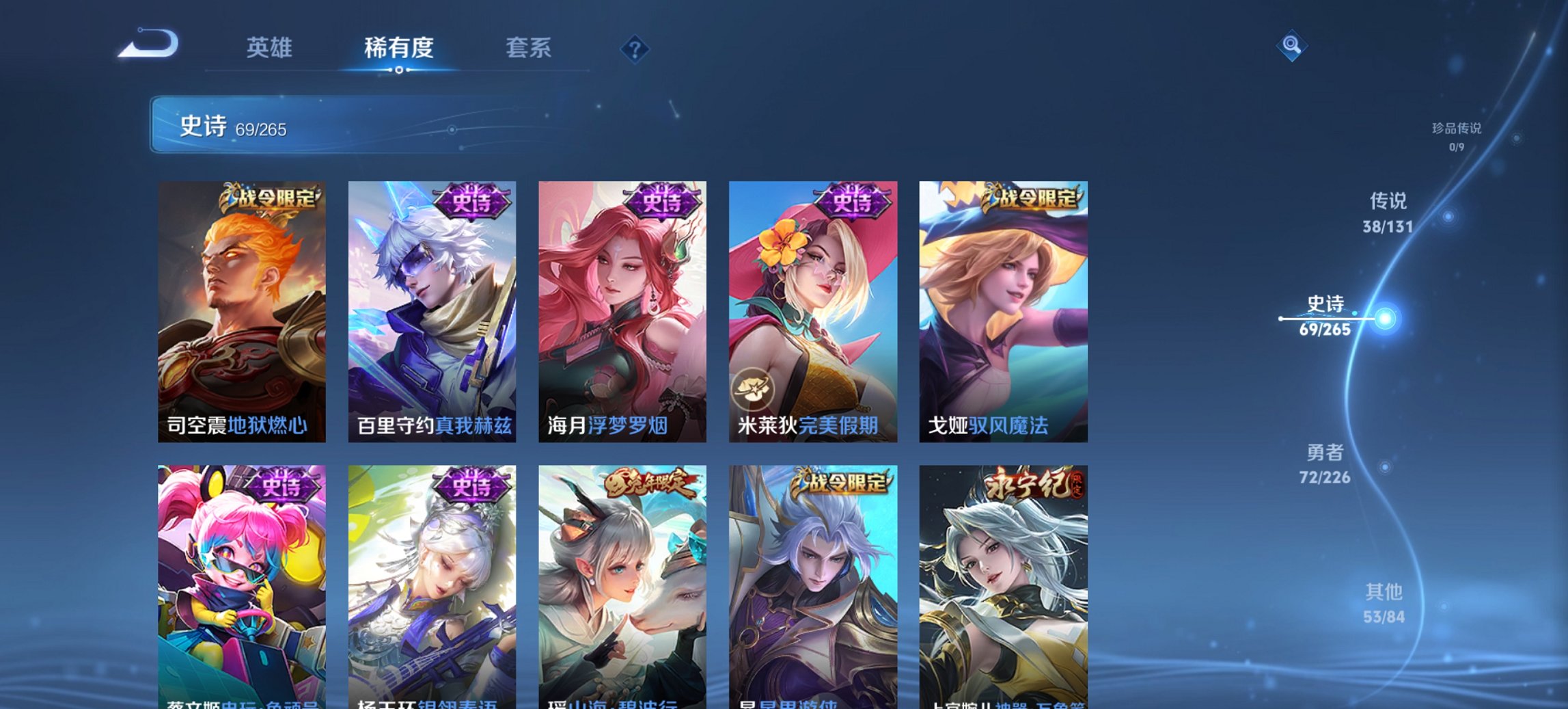Switch to the 套系 tab
The image size is (1568, 709).
530,49
